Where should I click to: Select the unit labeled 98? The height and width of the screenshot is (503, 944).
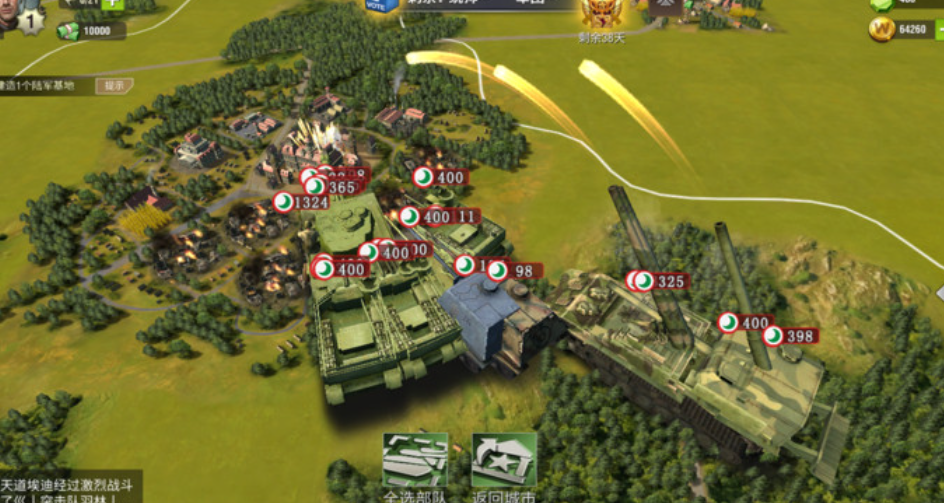[514, 271]
